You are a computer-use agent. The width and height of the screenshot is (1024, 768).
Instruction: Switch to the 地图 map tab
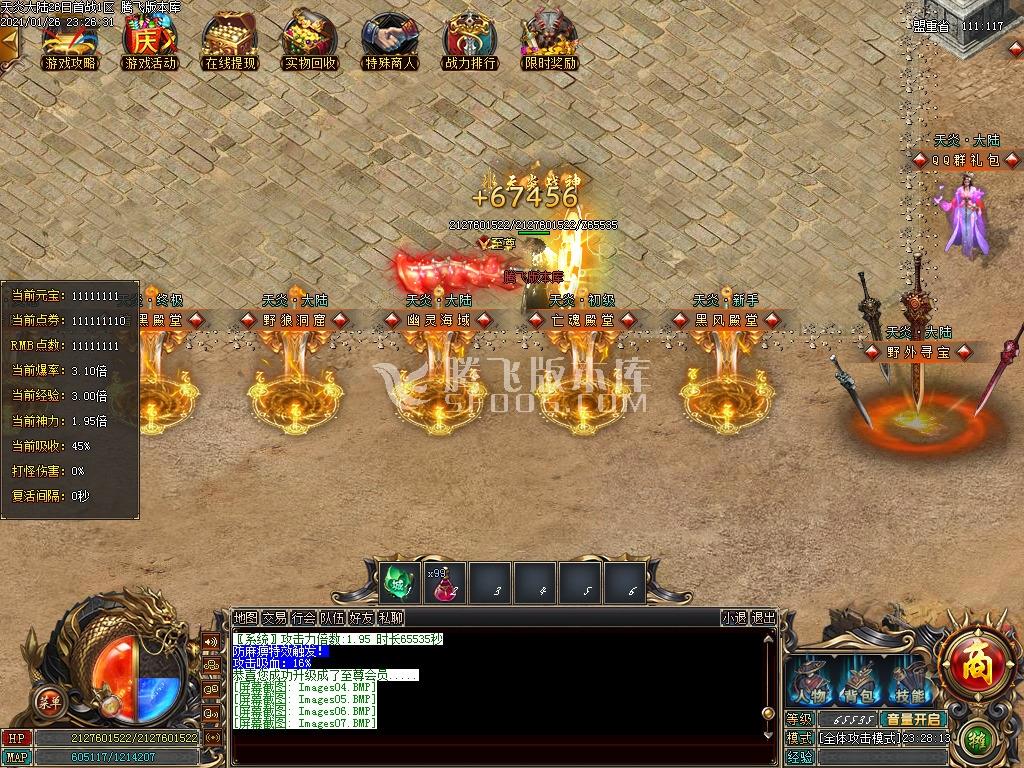[x=245, y=618]
